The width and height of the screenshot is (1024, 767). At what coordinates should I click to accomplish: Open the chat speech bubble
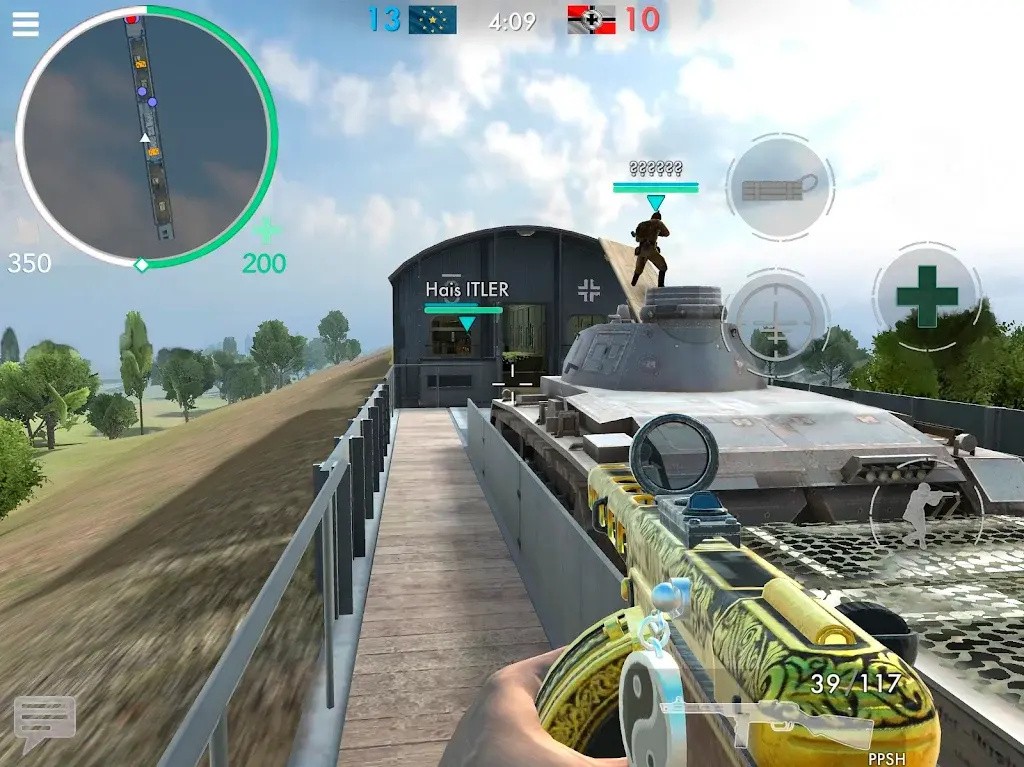(x=44, y=721)
